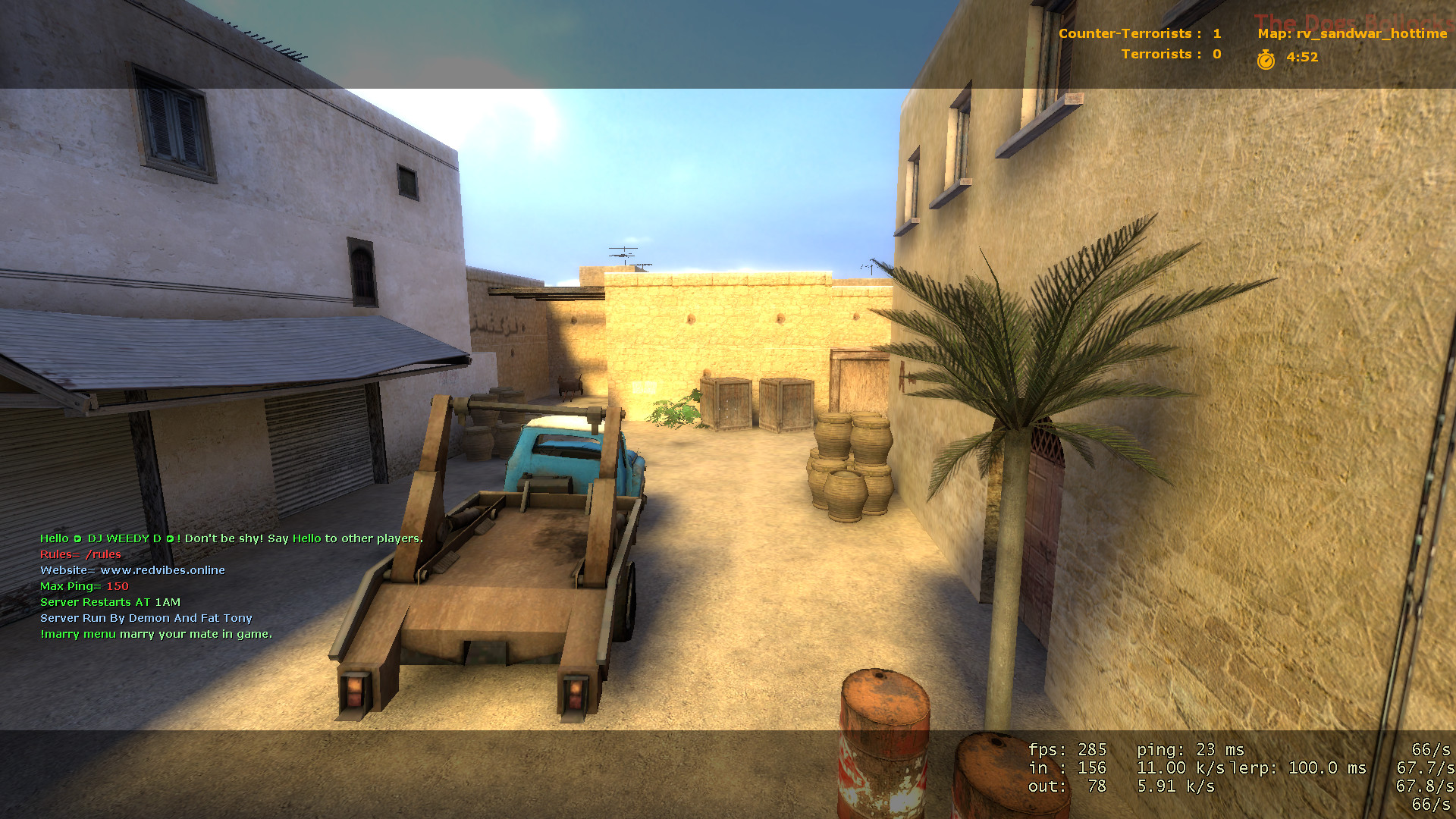Screen dimensions: 1456x819
Task: Click the out: 78 network statistic
Action: click(x=1065, y=786)
